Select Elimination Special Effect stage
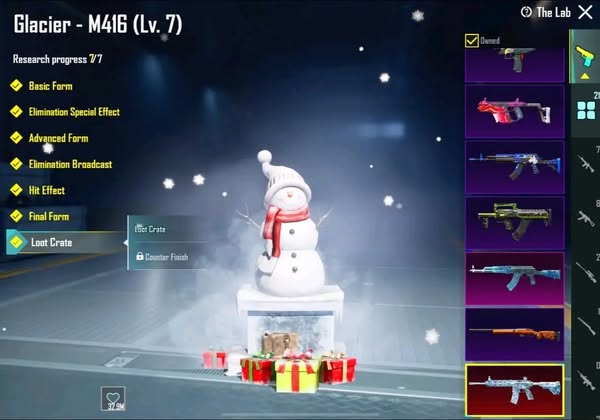 pos(73,112)
